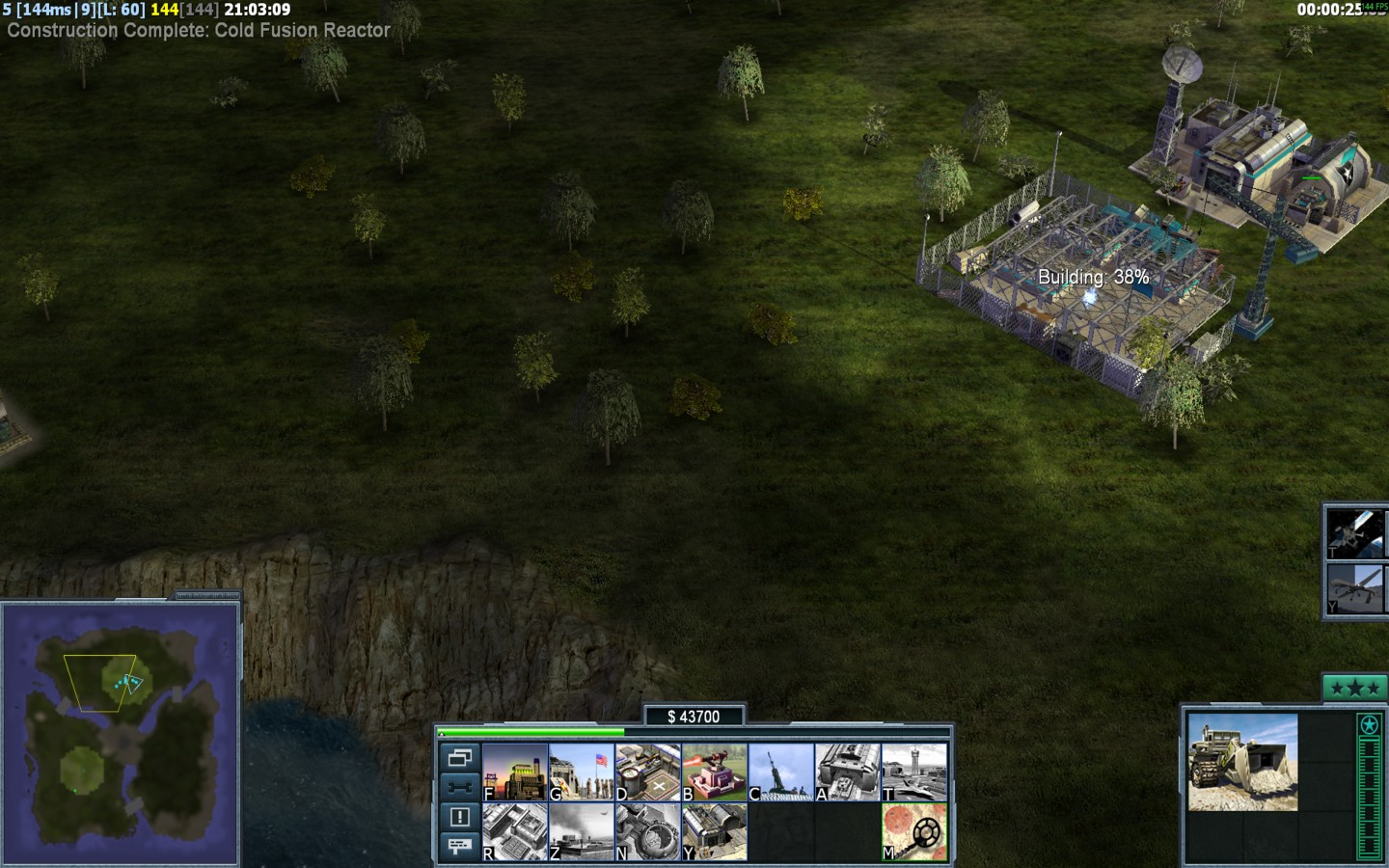
Task: Click the island minimap
Action: 121,733
